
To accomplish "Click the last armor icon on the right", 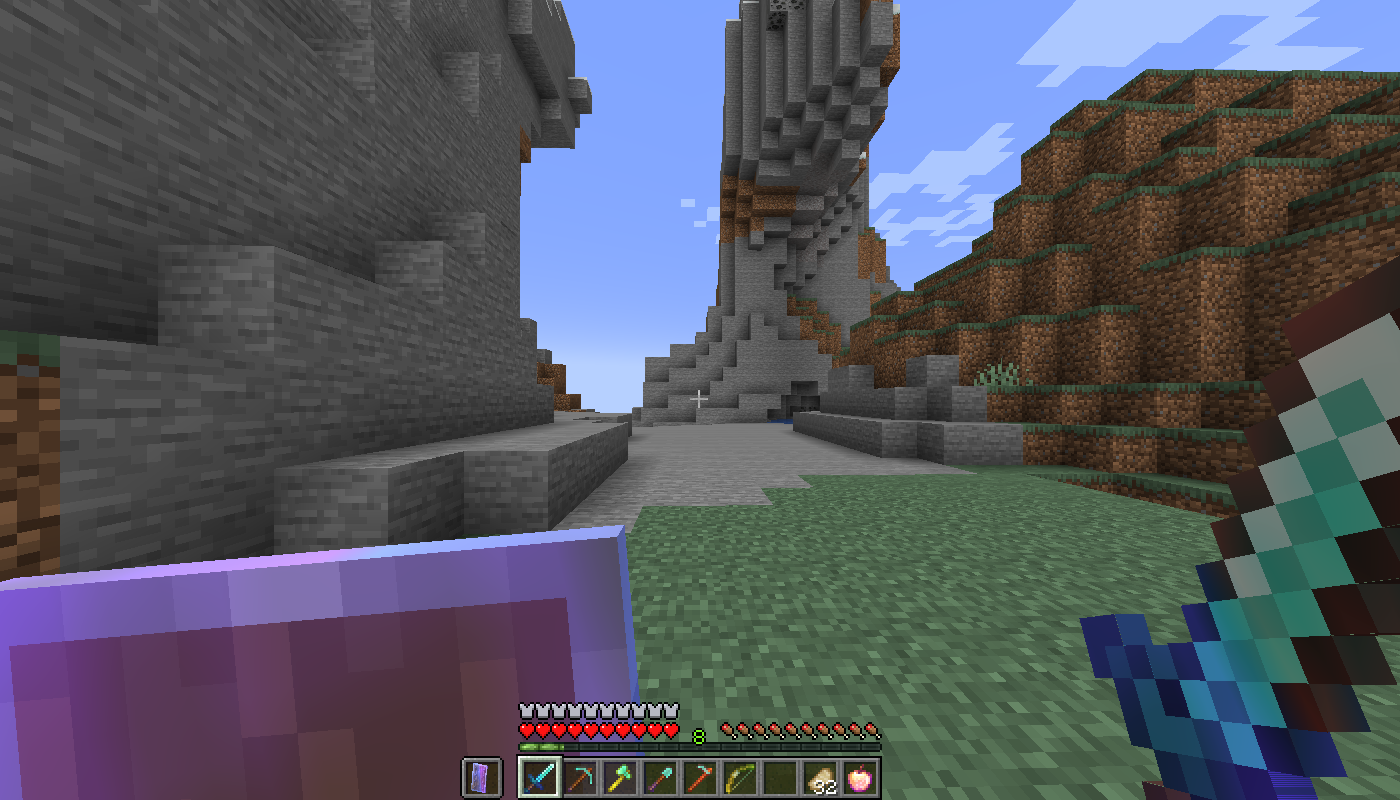I will tap(671, 710).
